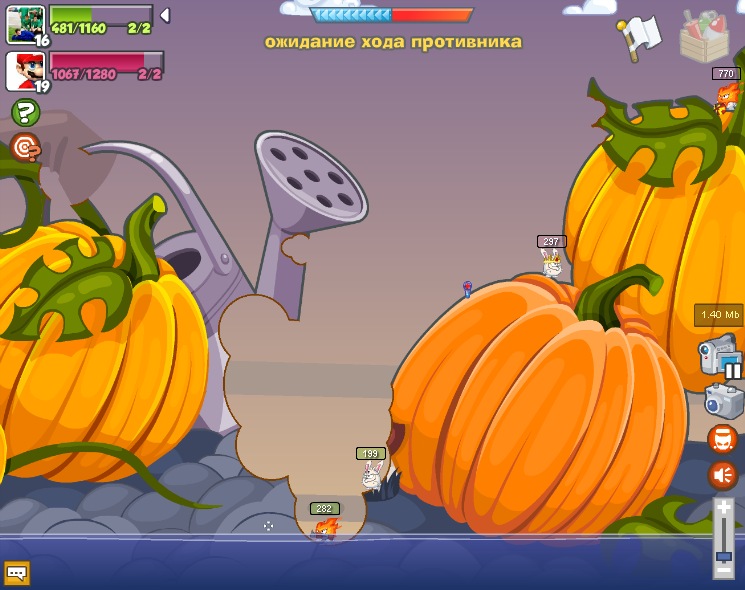Open the green question mark help button
The width and height of the screenshot is (745, 590).
coord(25,112)
